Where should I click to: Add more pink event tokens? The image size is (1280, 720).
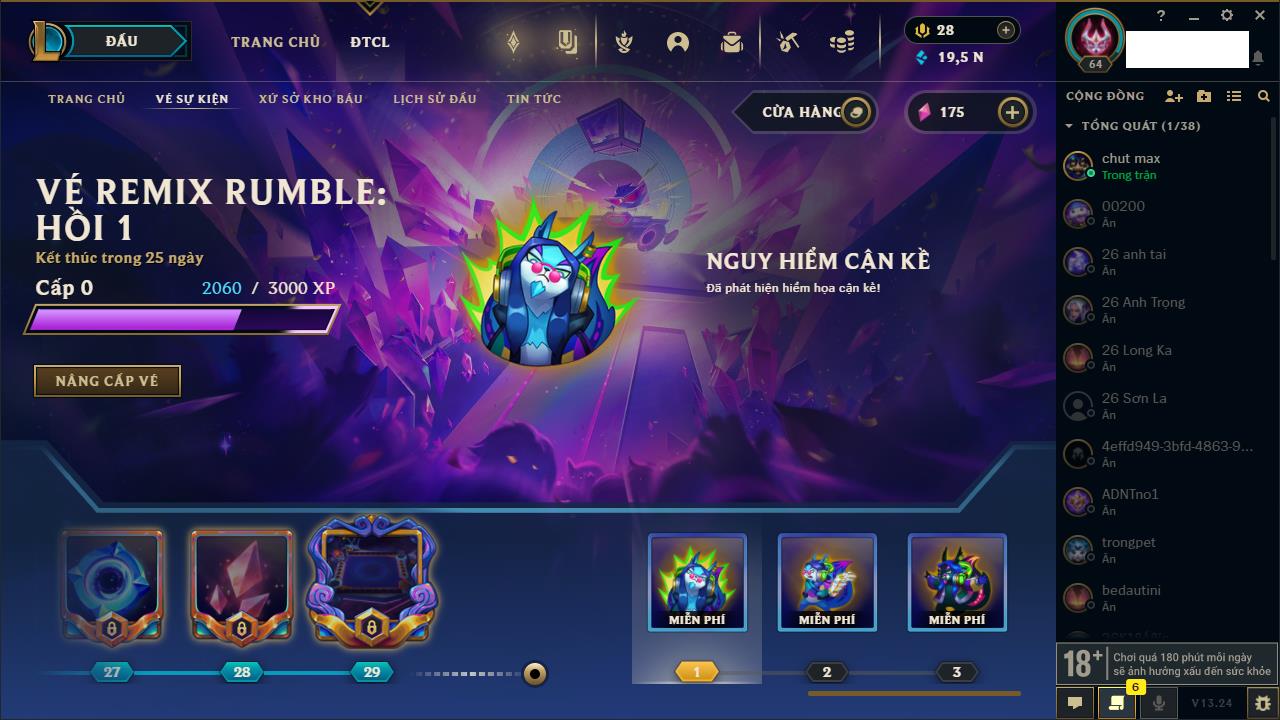pyautogui.click(x=1012, y=112)
